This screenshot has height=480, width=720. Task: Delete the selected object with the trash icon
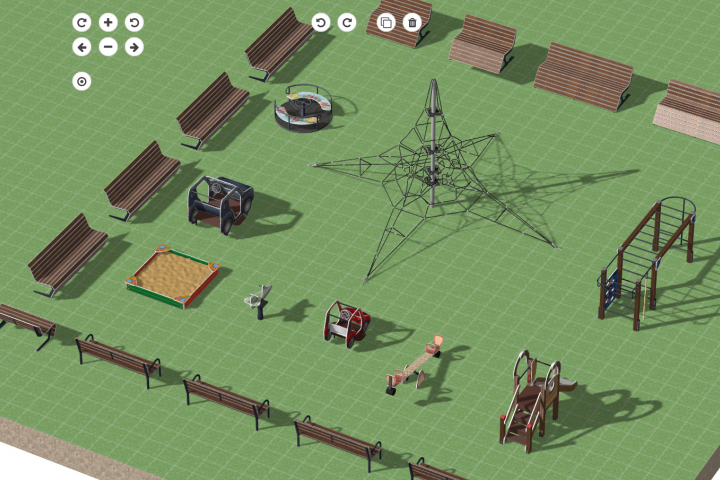(x=412, y=22)
